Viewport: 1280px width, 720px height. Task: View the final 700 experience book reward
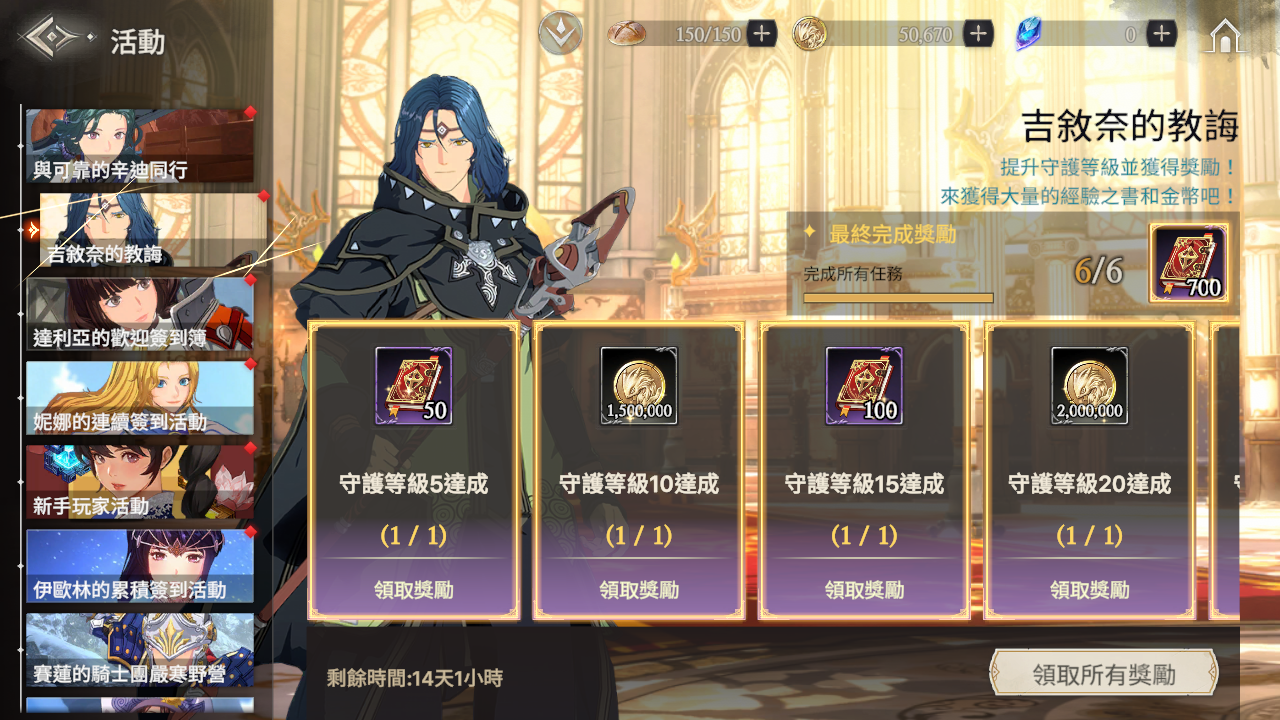[x=1189, y=263]
